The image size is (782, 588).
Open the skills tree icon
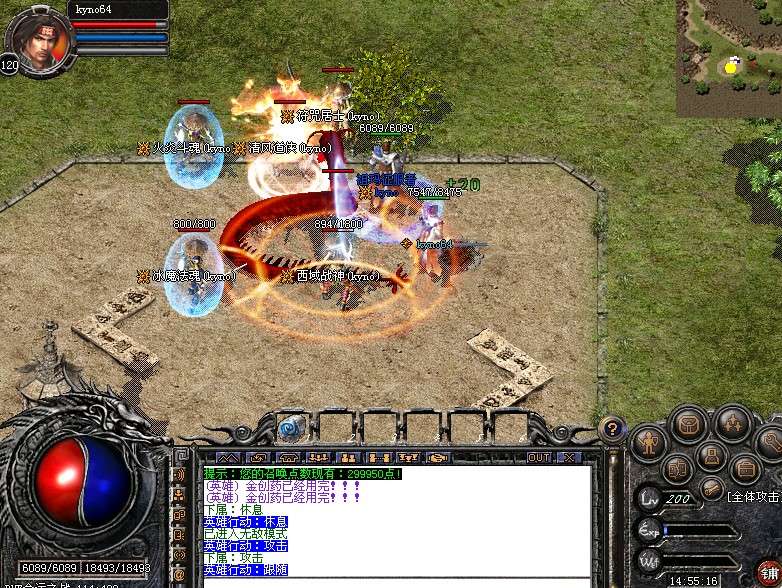pos(733,424)
